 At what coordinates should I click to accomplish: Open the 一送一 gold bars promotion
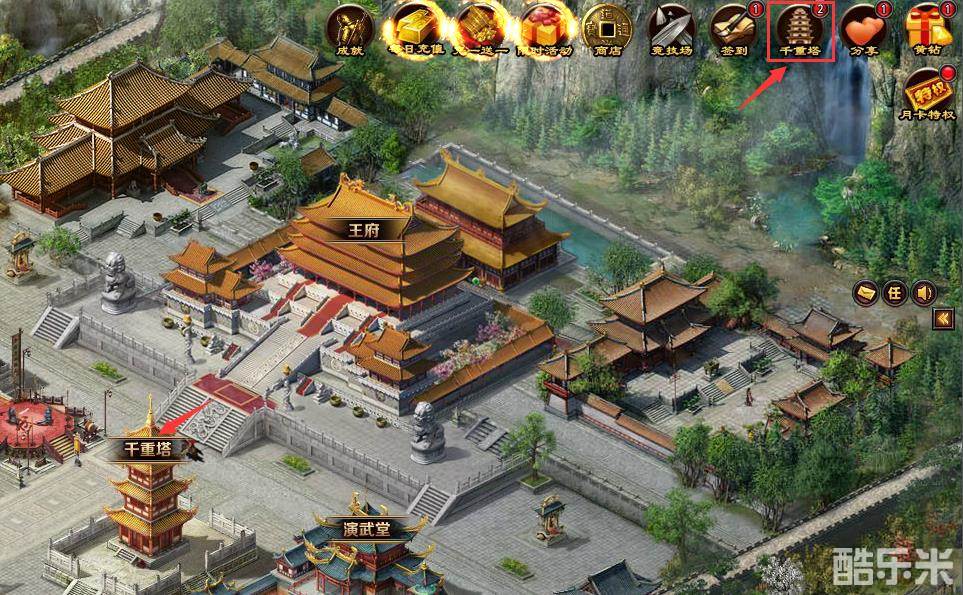click(481, 29)
